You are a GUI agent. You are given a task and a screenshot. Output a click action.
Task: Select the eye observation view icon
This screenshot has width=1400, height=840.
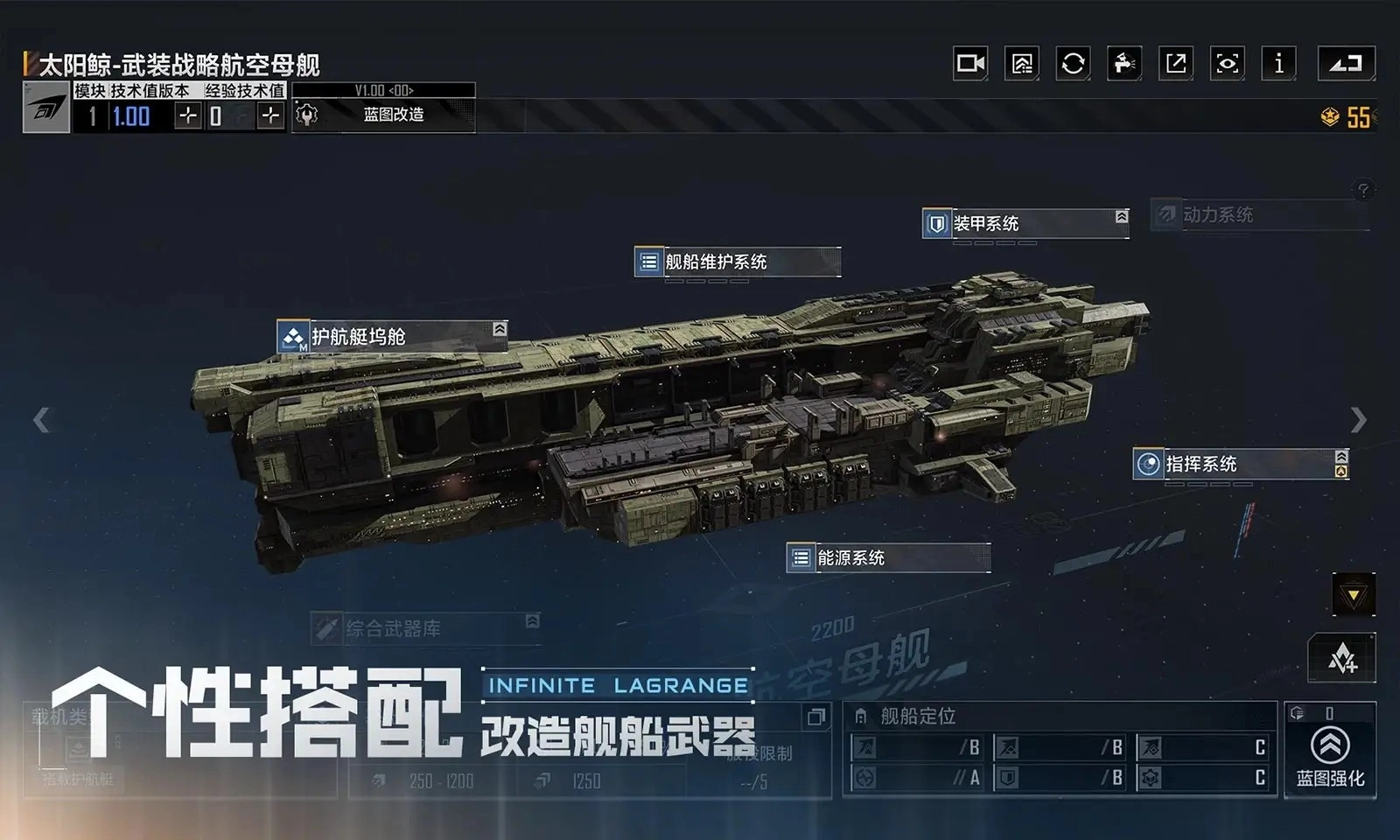pyautogui.click(x=1226, y=63)
